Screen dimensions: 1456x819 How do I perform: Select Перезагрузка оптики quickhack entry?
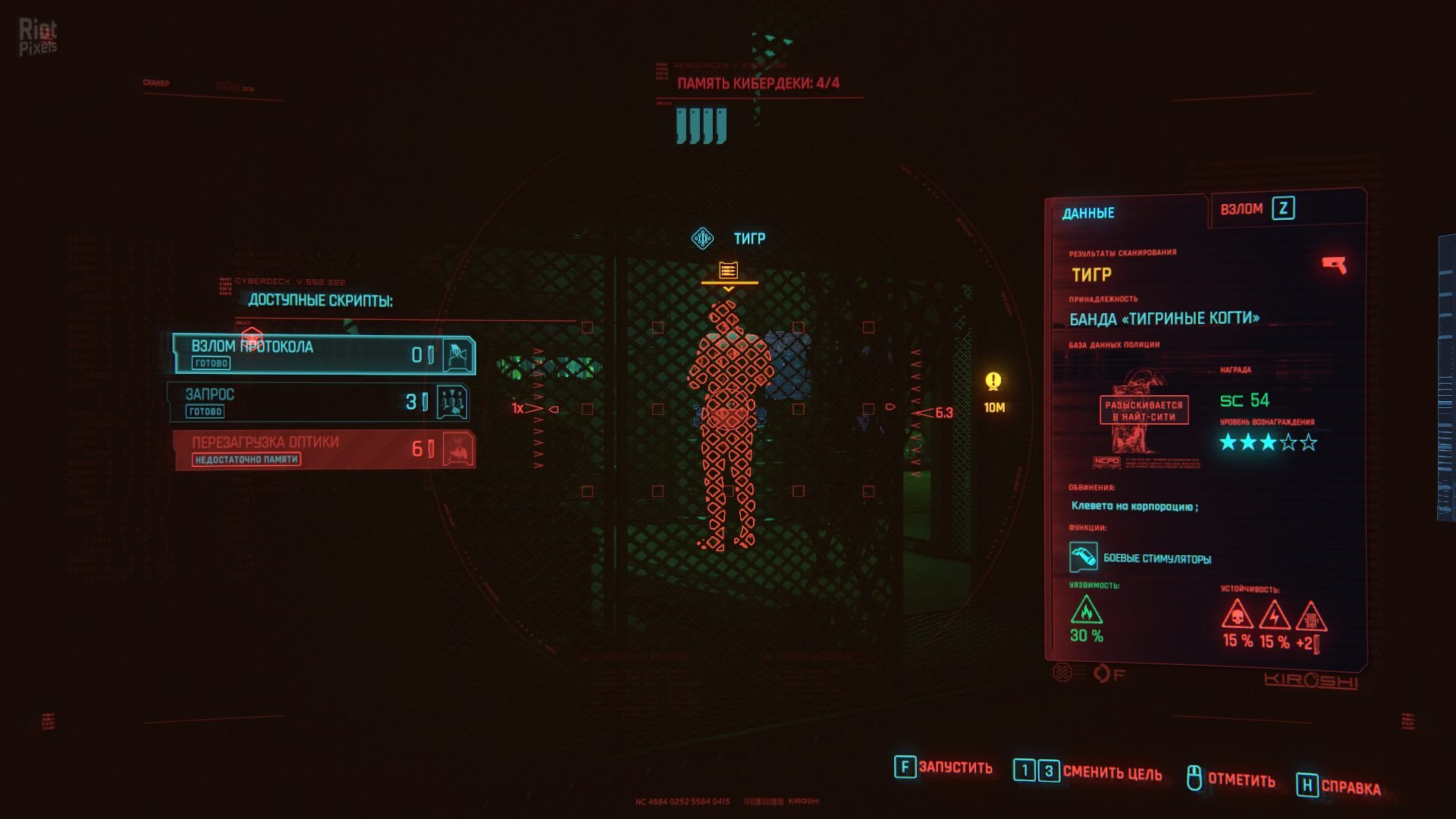pos(325,450)
